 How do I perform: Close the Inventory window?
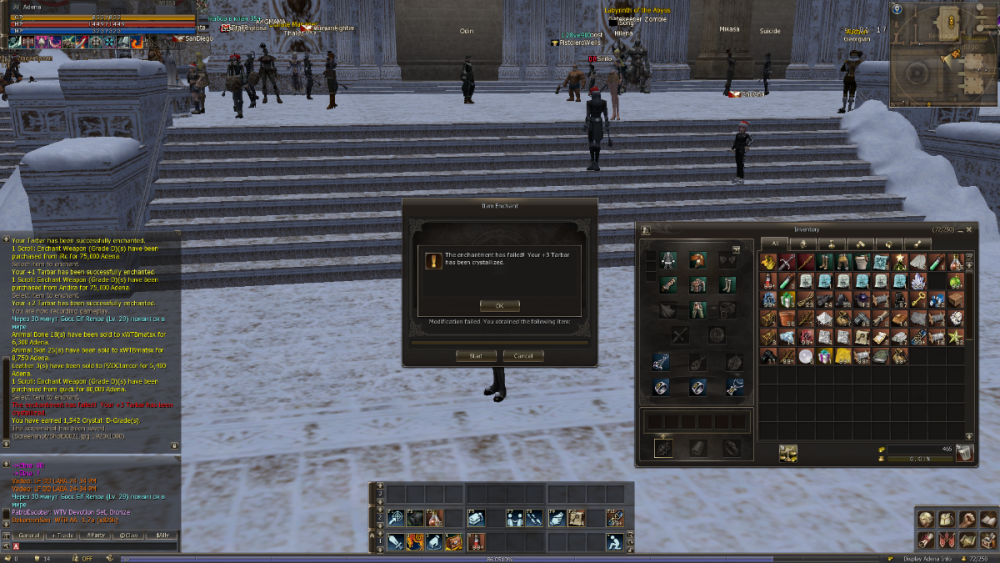969,229
